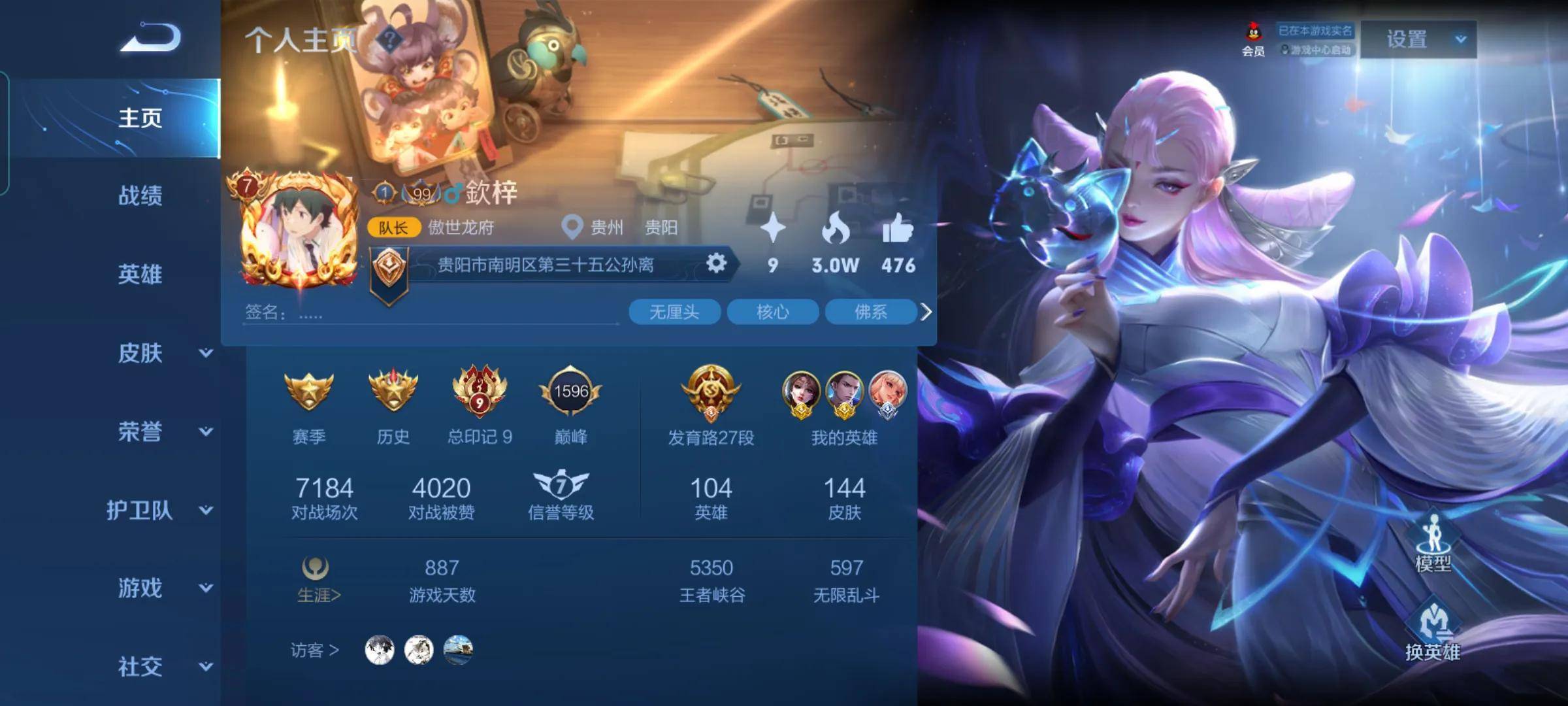Open the 英雄 tab
This screenshot has height=706, width=1568.
pyautogui.click(x=140, y=275)
